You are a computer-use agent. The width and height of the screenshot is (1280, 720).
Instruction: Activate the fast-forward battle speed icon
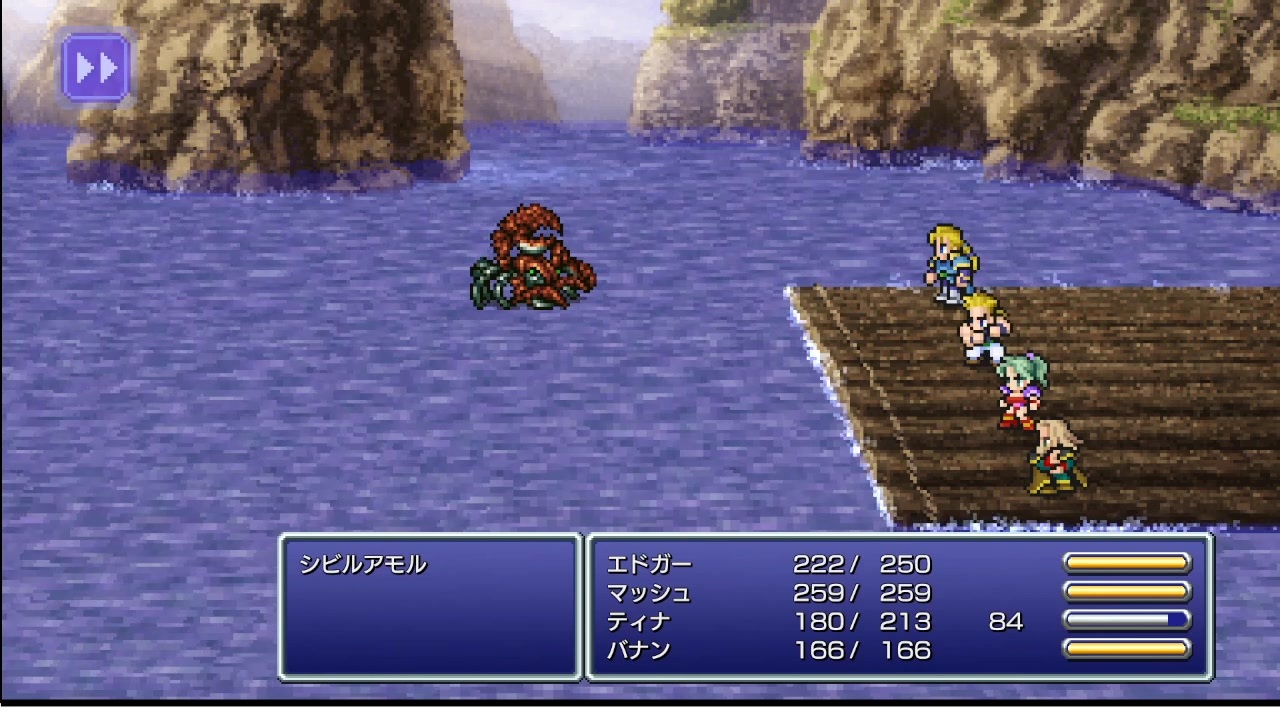(95, 67)
